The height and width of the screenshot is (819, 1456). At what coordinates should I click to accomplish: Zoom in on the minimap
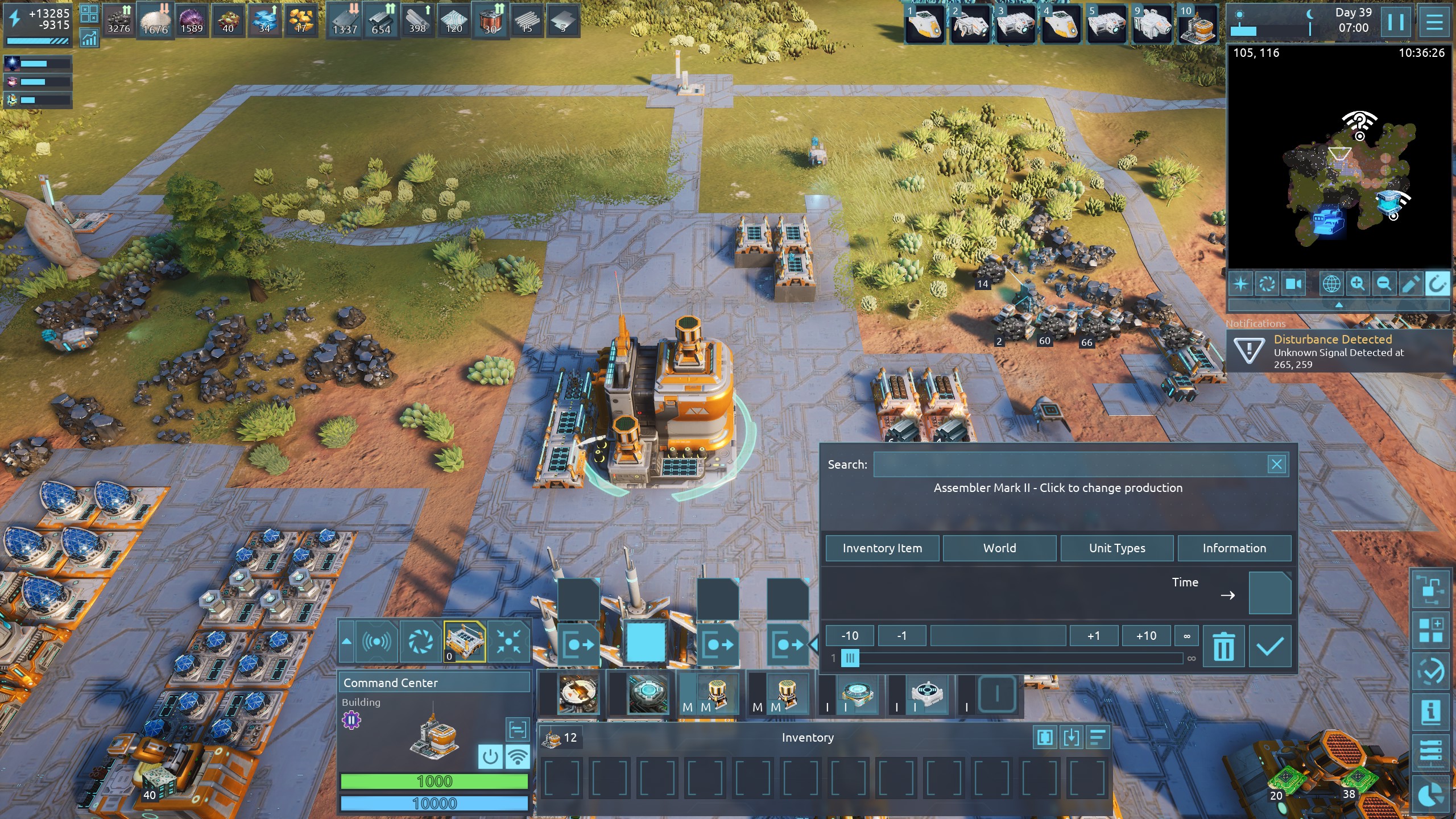click(x=1358, y=283)
